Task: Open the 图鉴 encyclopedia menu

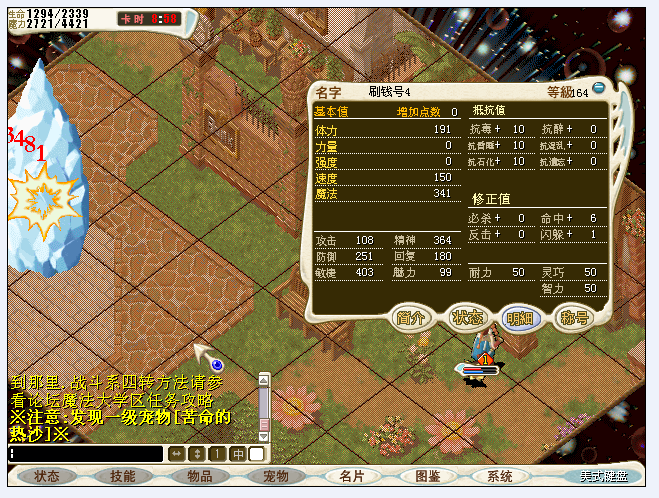Action: (428, 476)
